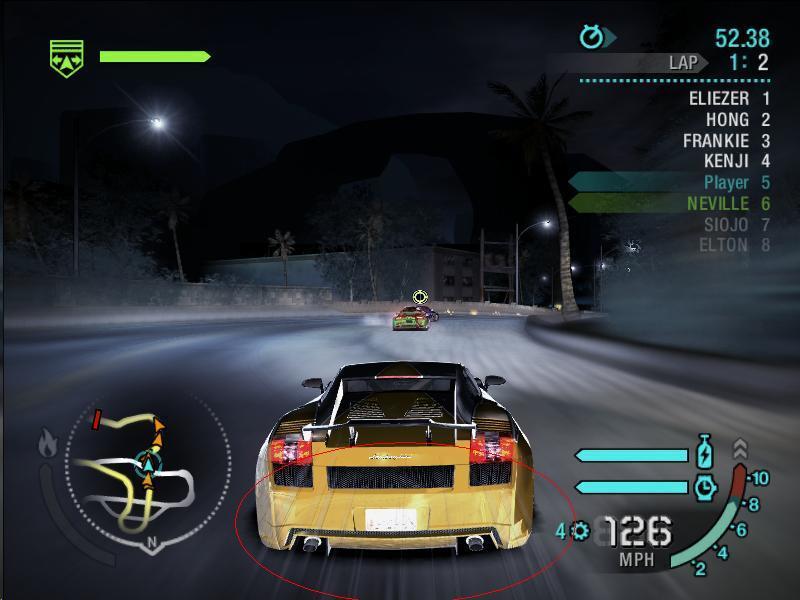This screenshot has height=600, width=800.
Task: Click the nitrous bottle icon
Action: click(706, 453)
